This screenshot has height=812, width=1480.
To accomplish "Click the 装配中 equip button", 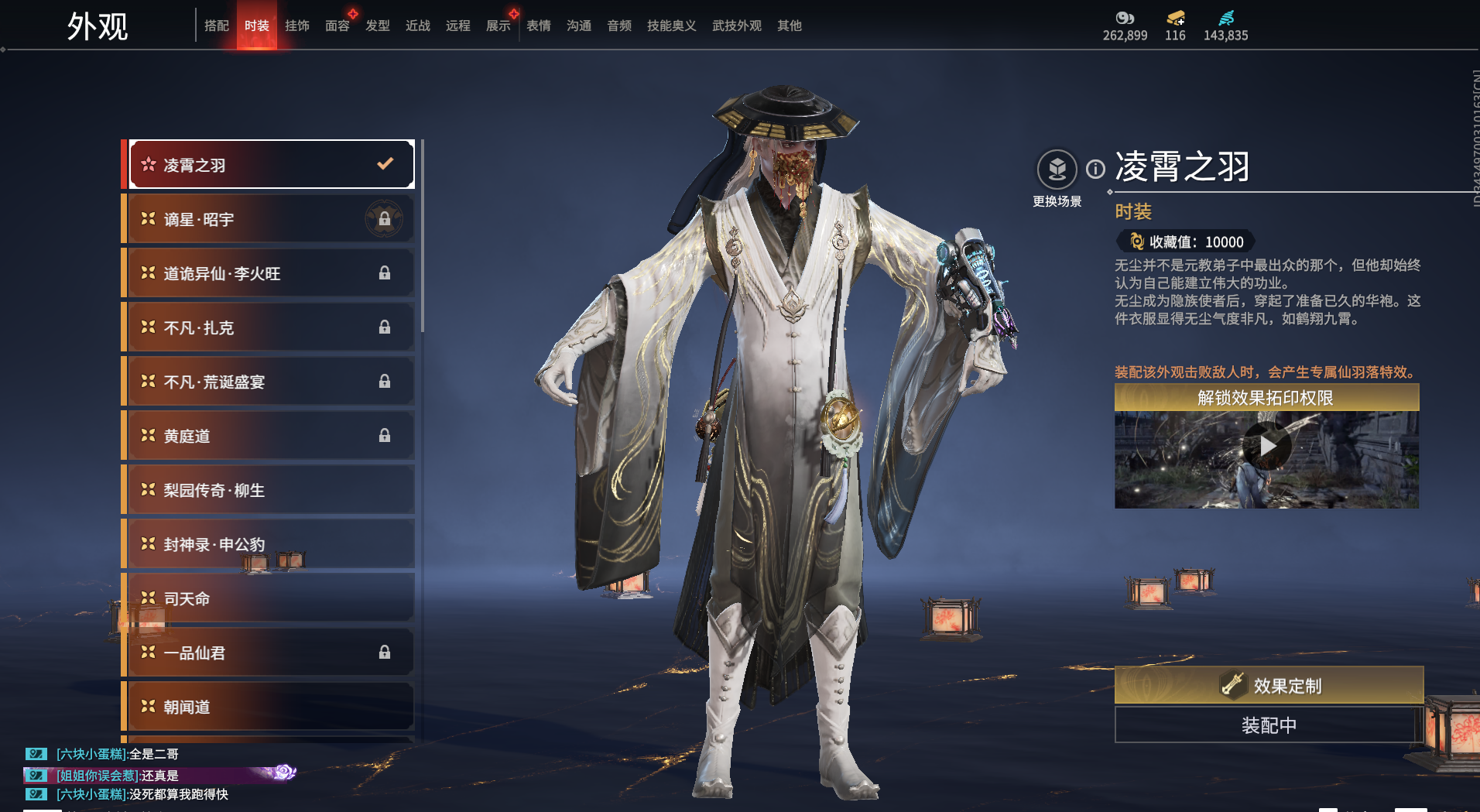I will pos(1268,725).
